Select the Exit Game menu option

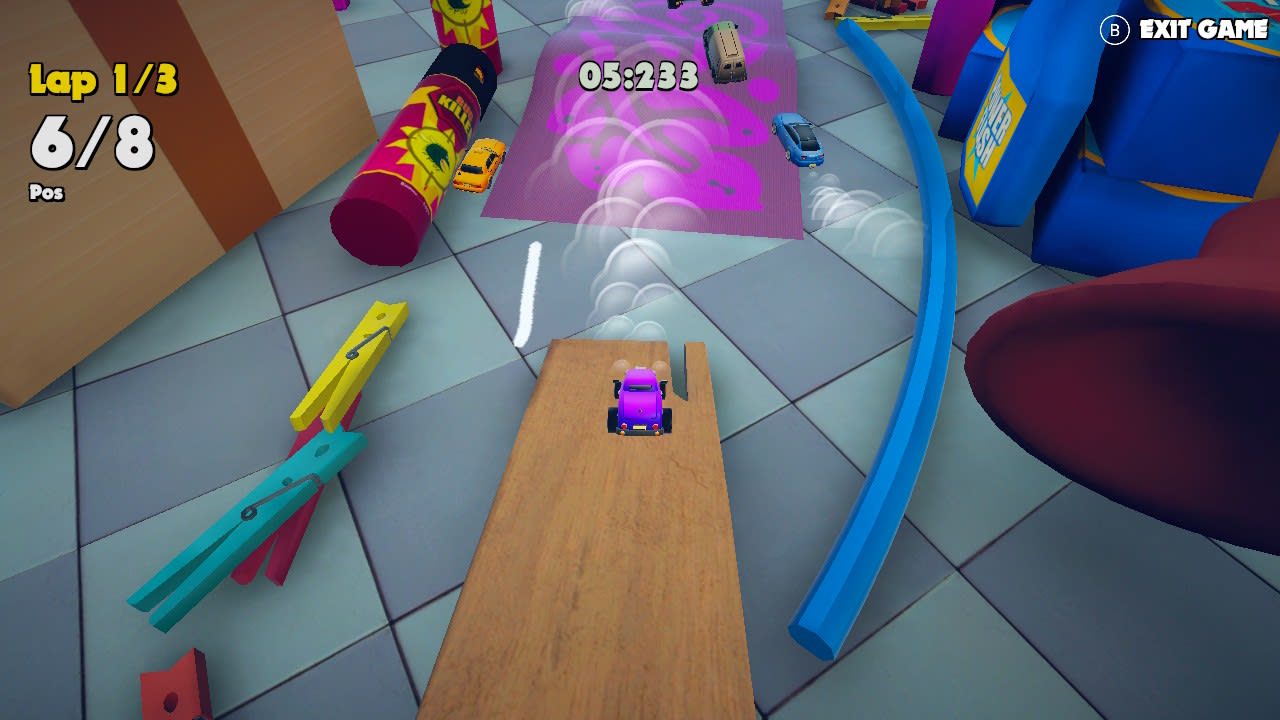click(x=1198, y=30)
